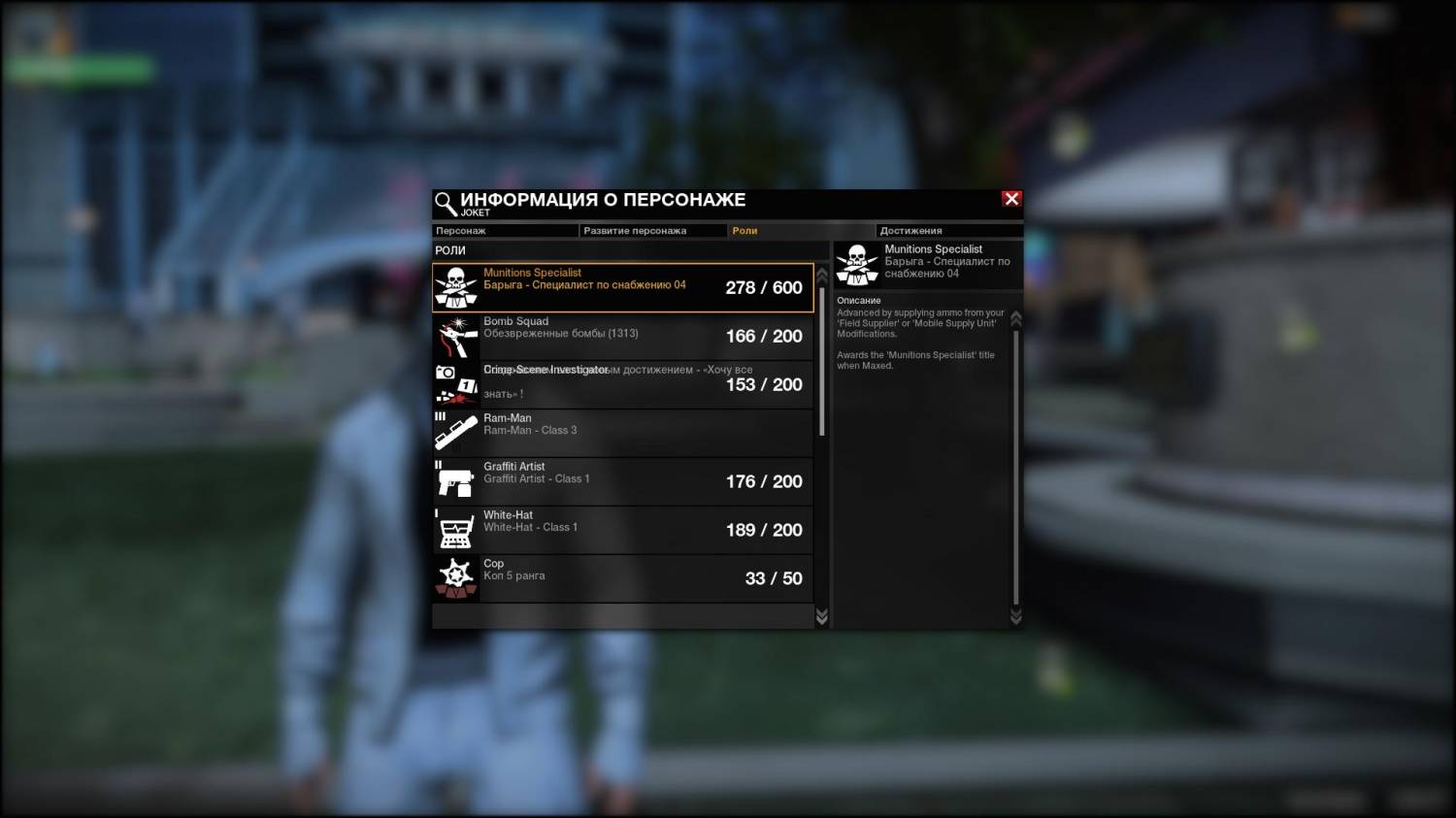Click the description panel scroll-down arrow
Screen dimensions: 1456x818
(1016, 616)
